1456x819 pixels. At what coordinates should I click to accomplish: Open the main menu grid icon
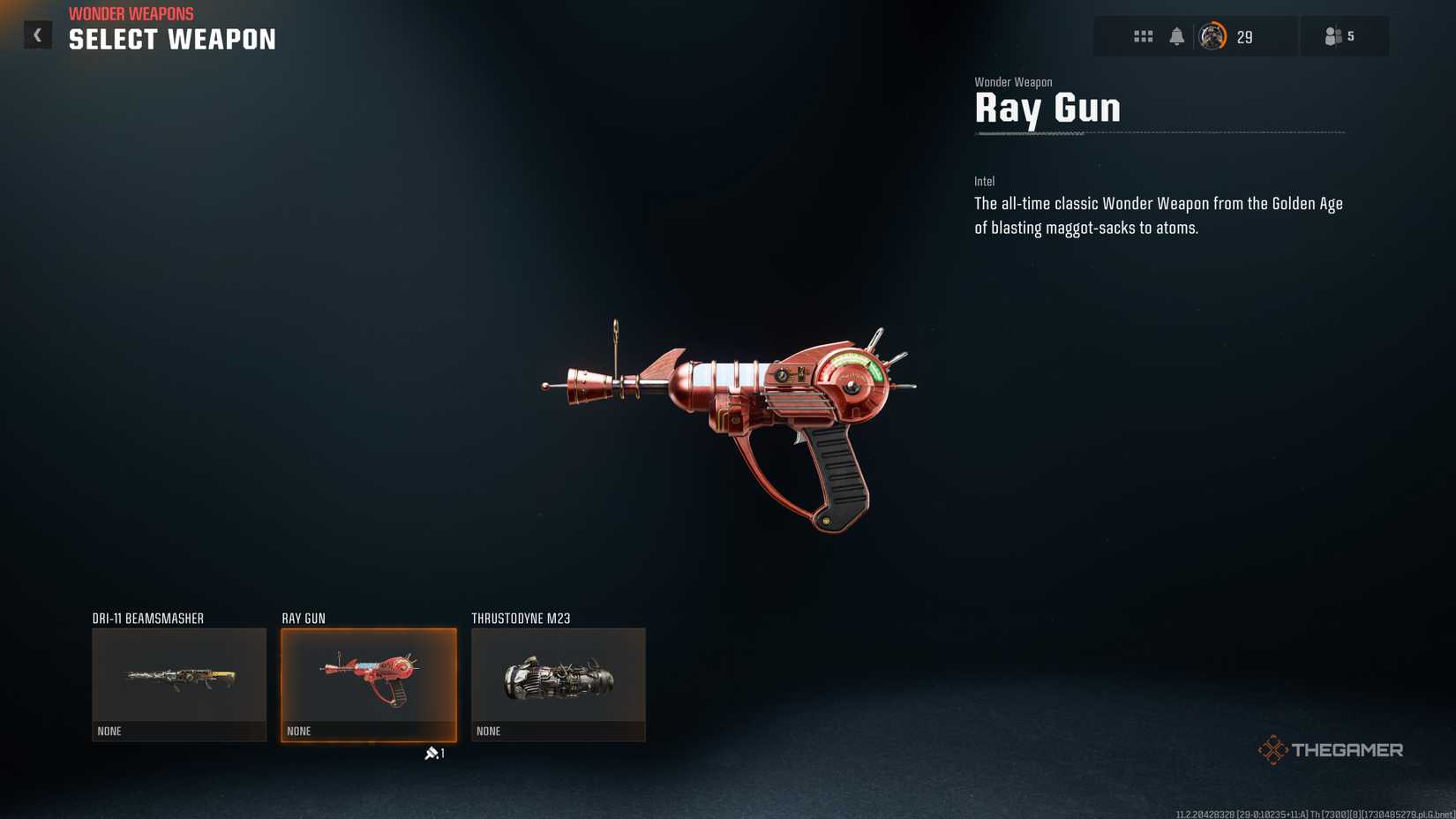[1144, 36]
